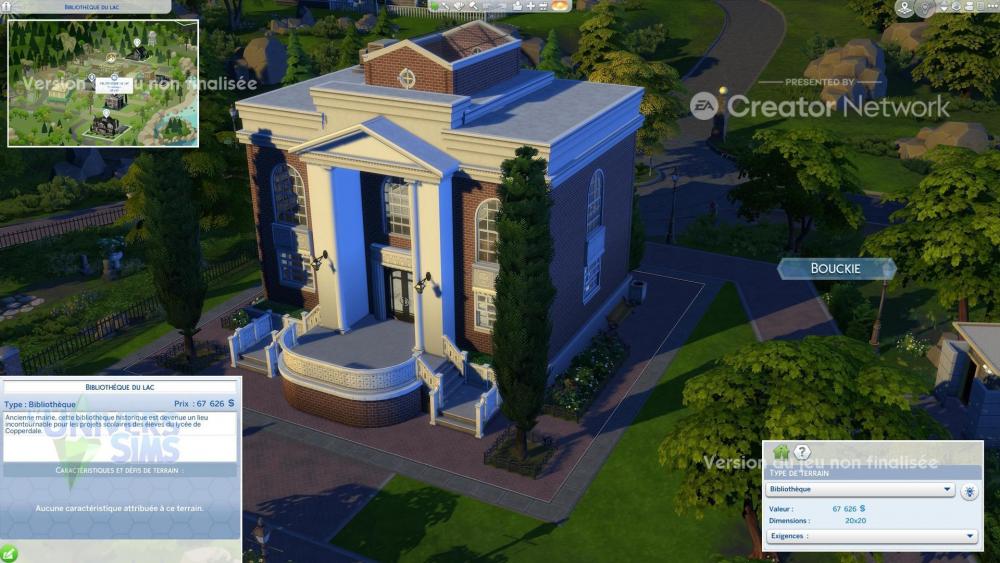
Task: Click the green icon in the bottom-left corner
Action: click(9, 552)
